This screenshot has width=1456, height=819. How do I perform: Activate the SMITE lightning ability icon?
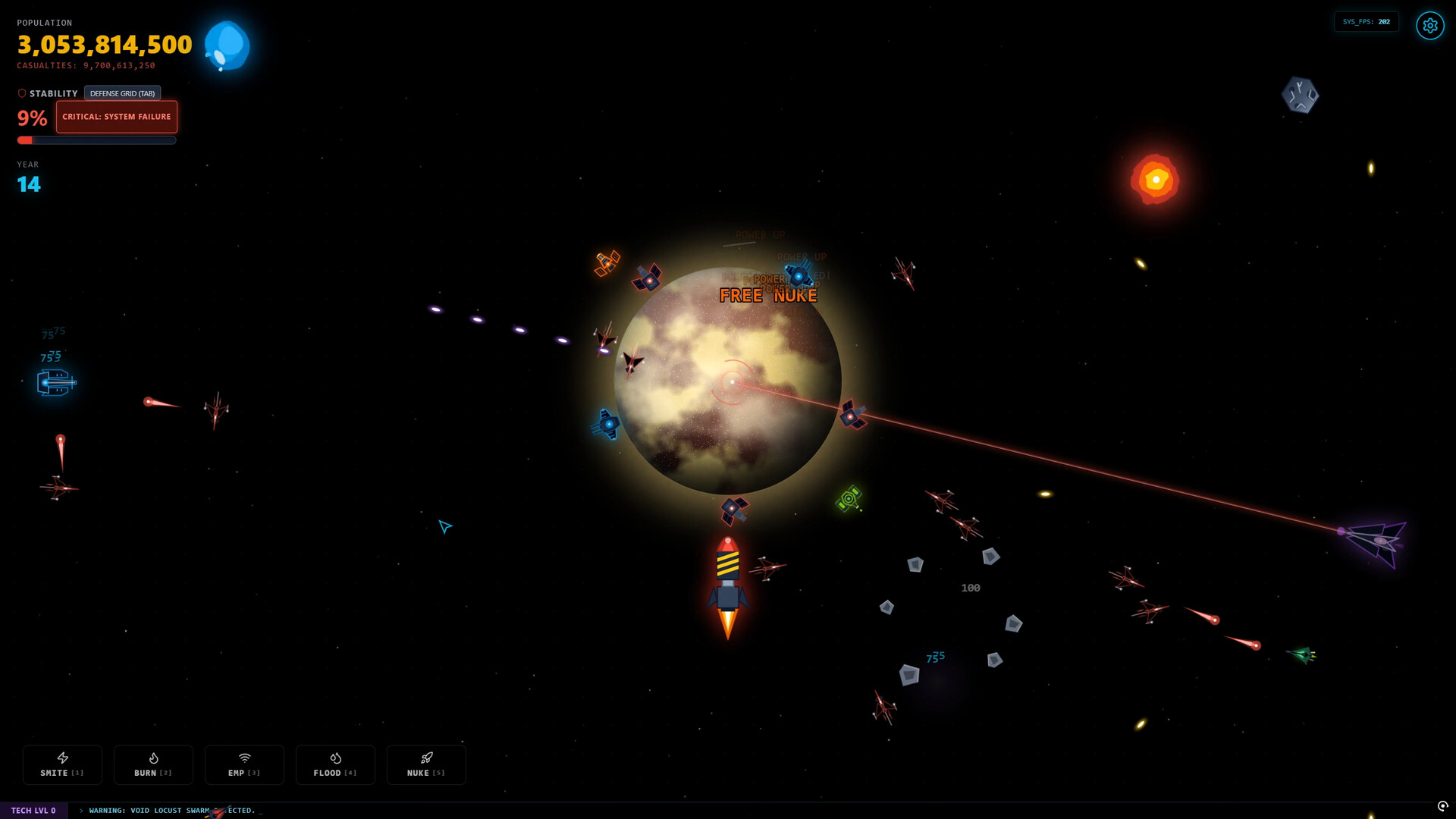coord(62,764)
